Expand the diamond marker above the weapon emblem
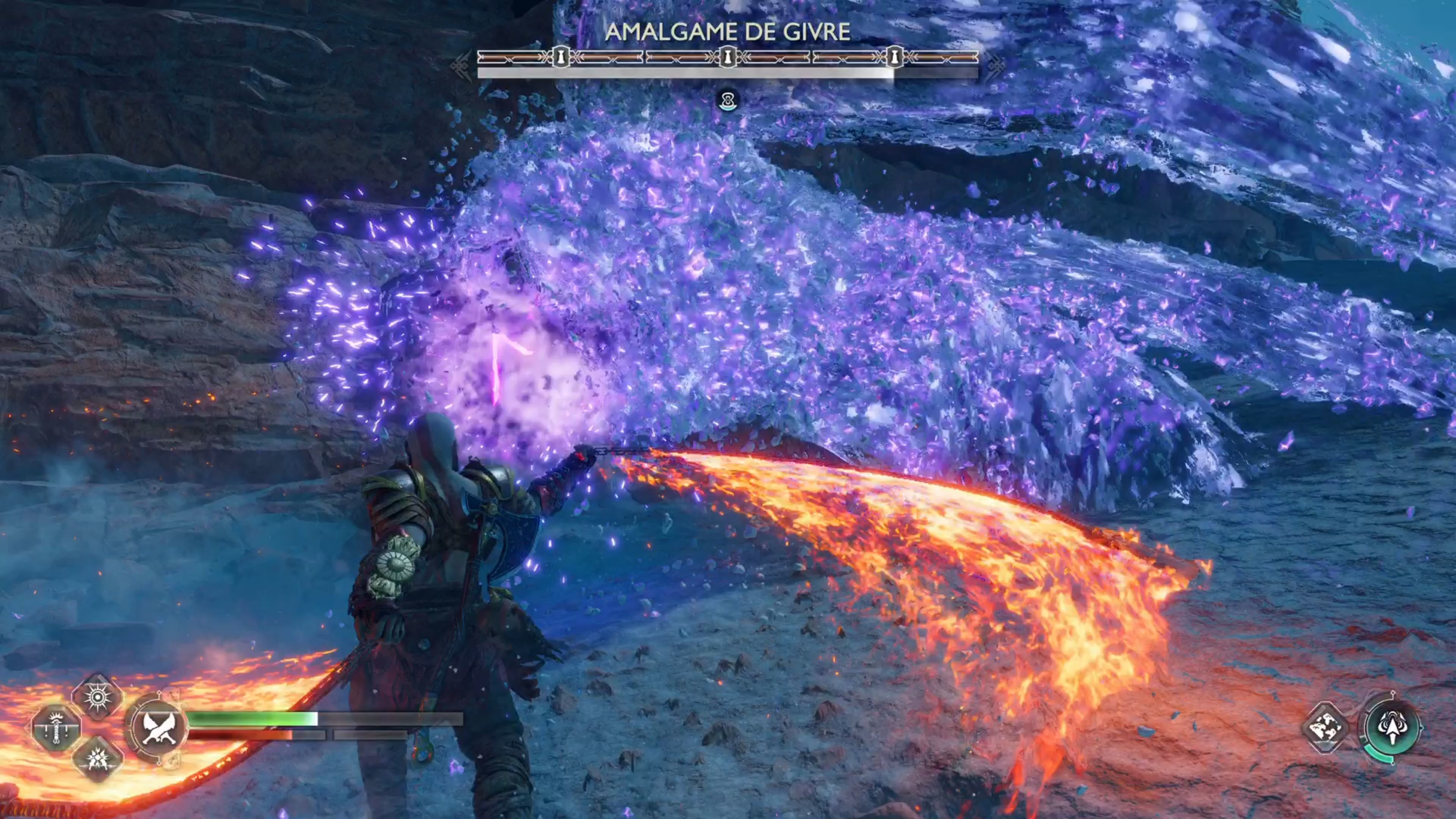 pos(159,692)
